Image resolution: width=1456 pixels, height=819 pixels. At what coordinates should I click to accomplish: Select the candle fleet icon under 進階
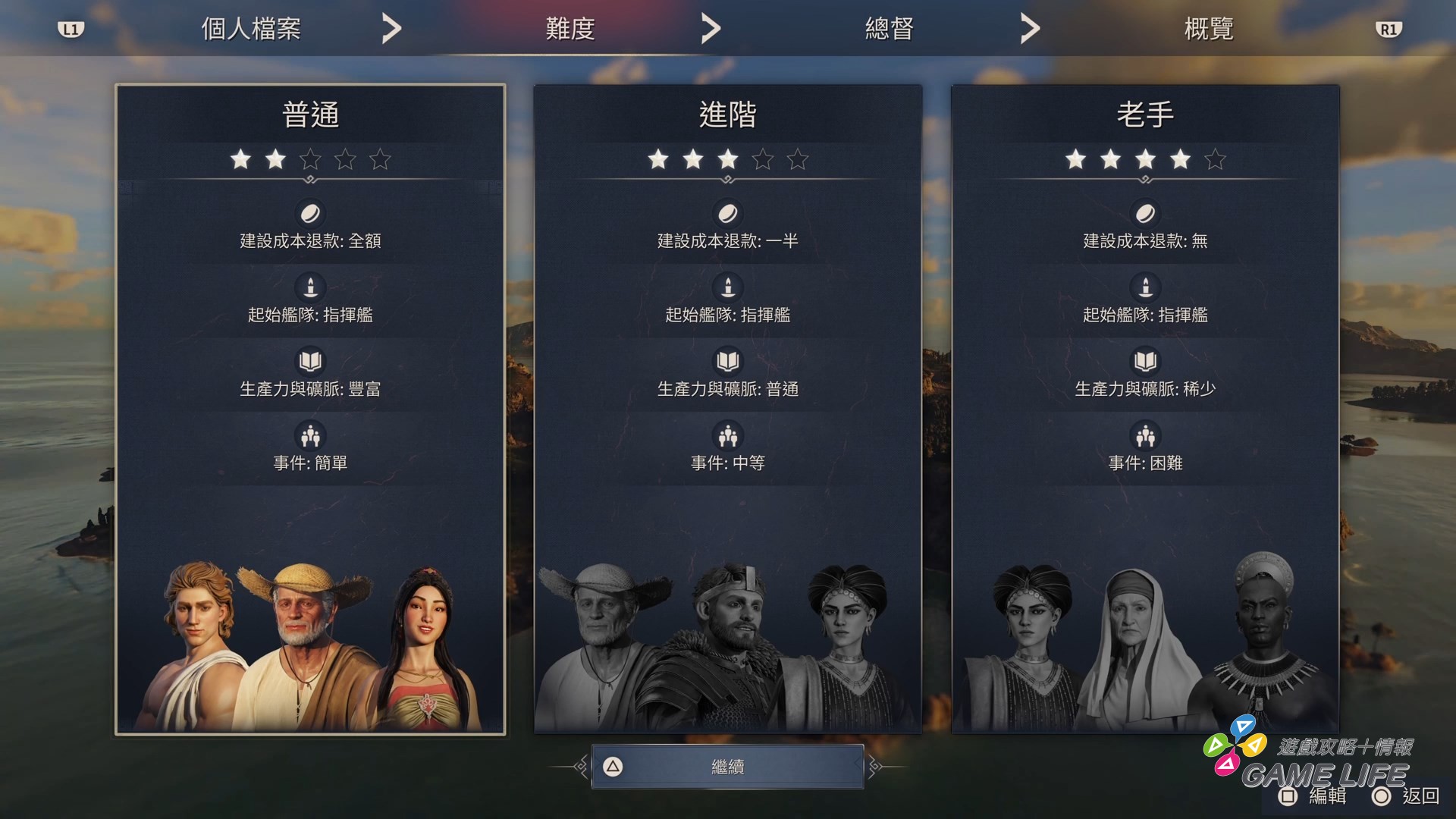pyautogui.click(x=727, y=287)
